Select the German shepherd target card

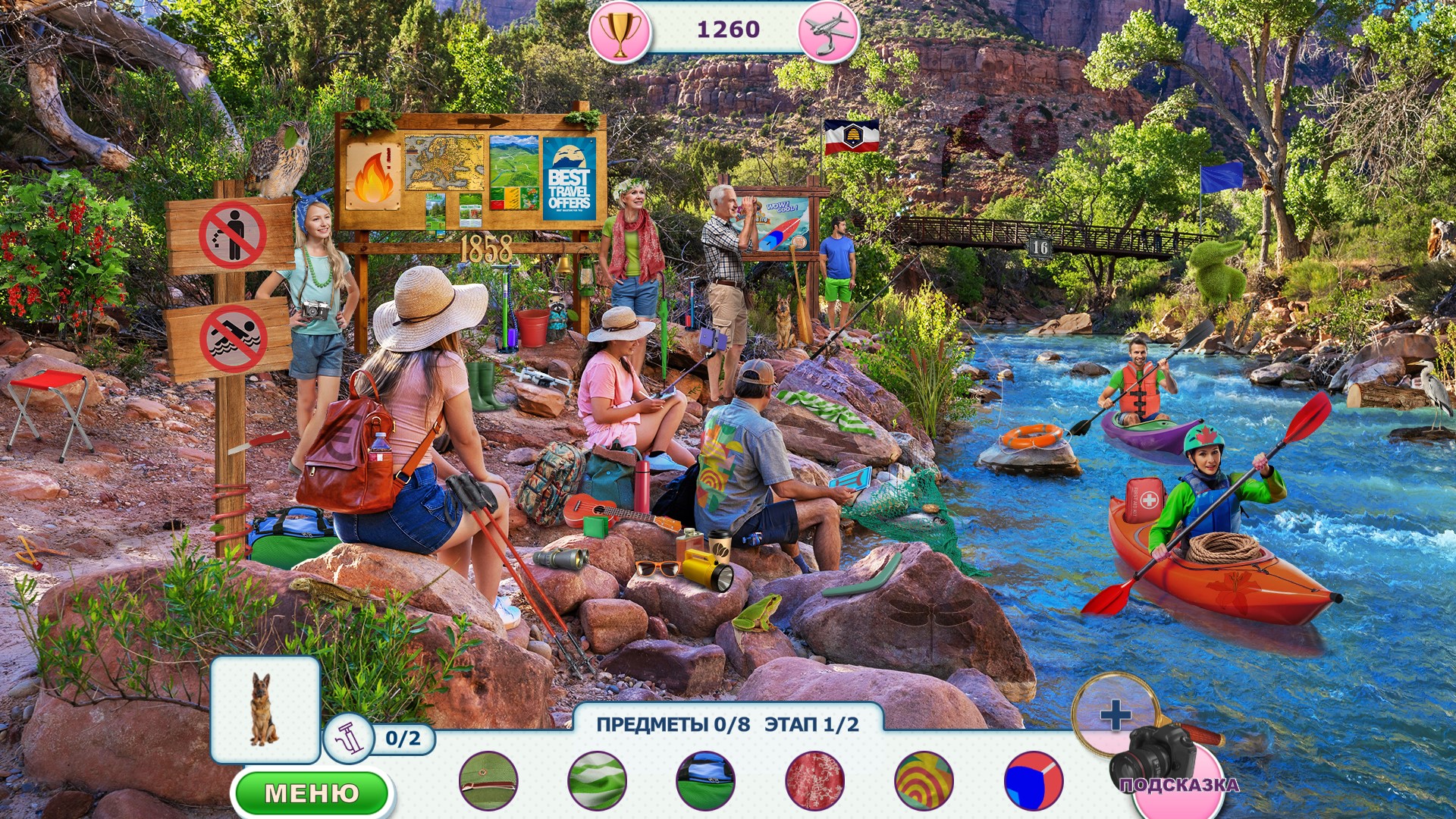coord(265,709)
